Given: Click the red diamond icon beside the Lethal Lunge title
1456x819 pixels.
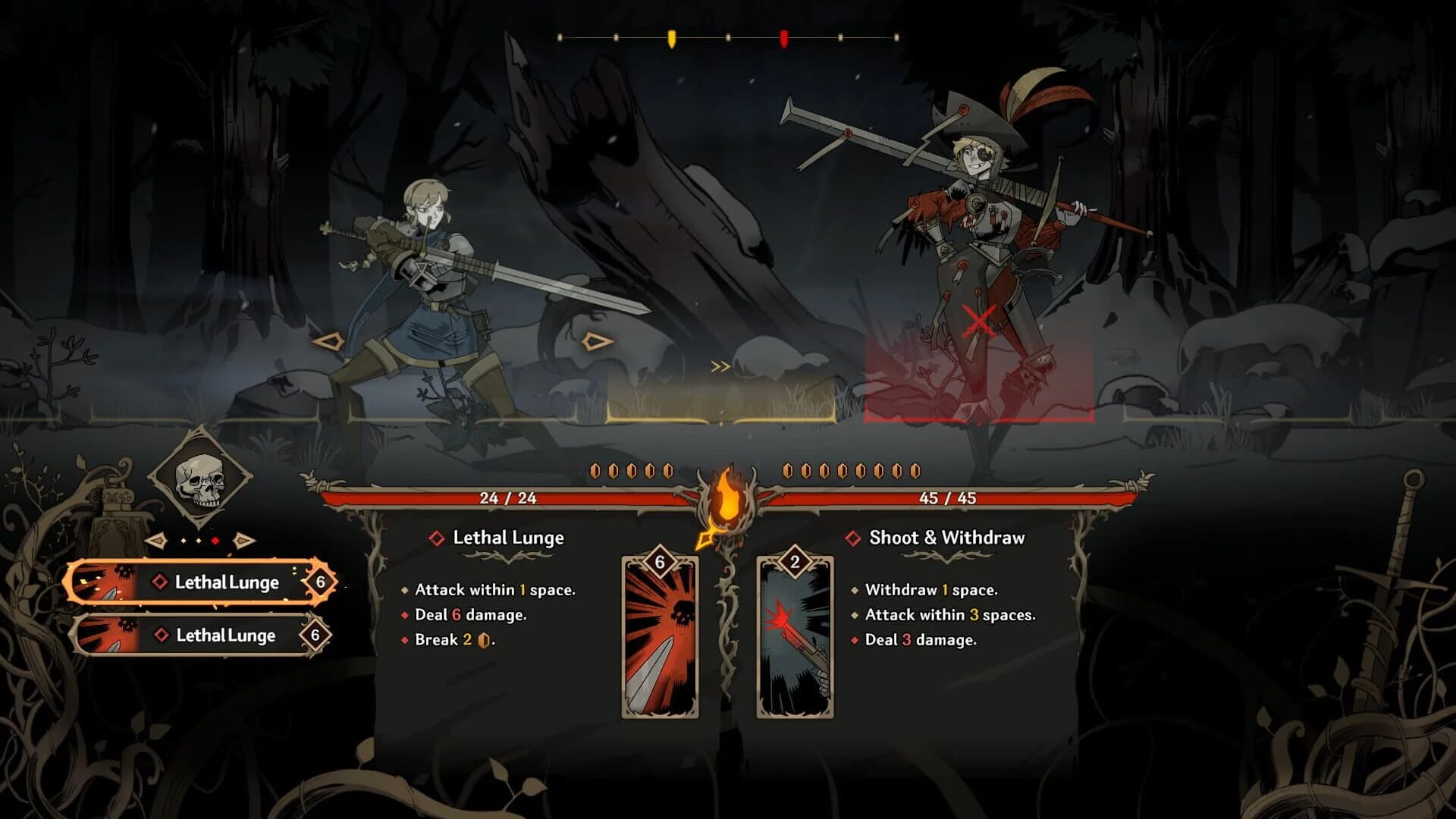Looking at the screenshot, I should click(435, 538).
